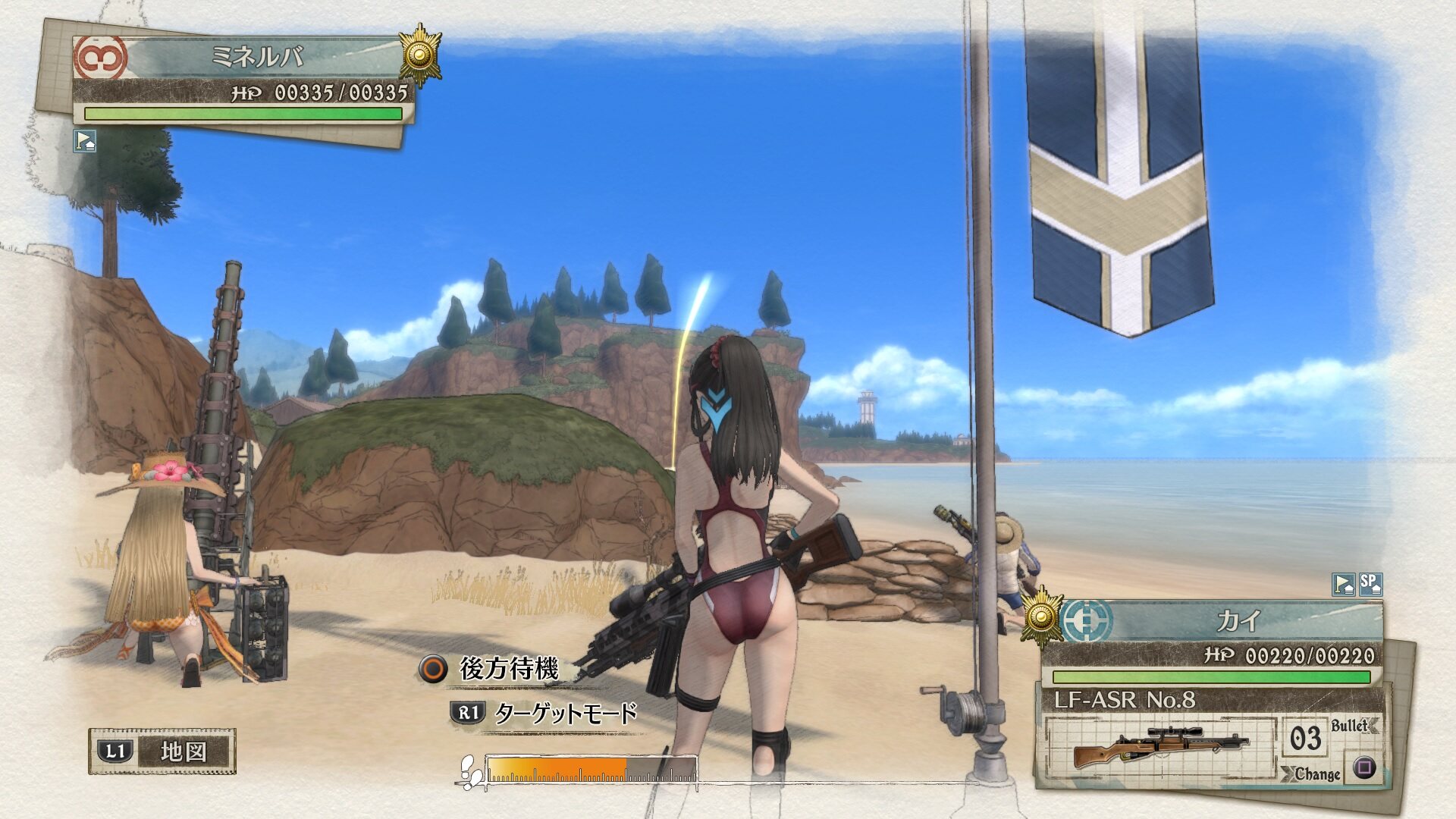Click the flag icon beside the SP icon

(1343, 584)
